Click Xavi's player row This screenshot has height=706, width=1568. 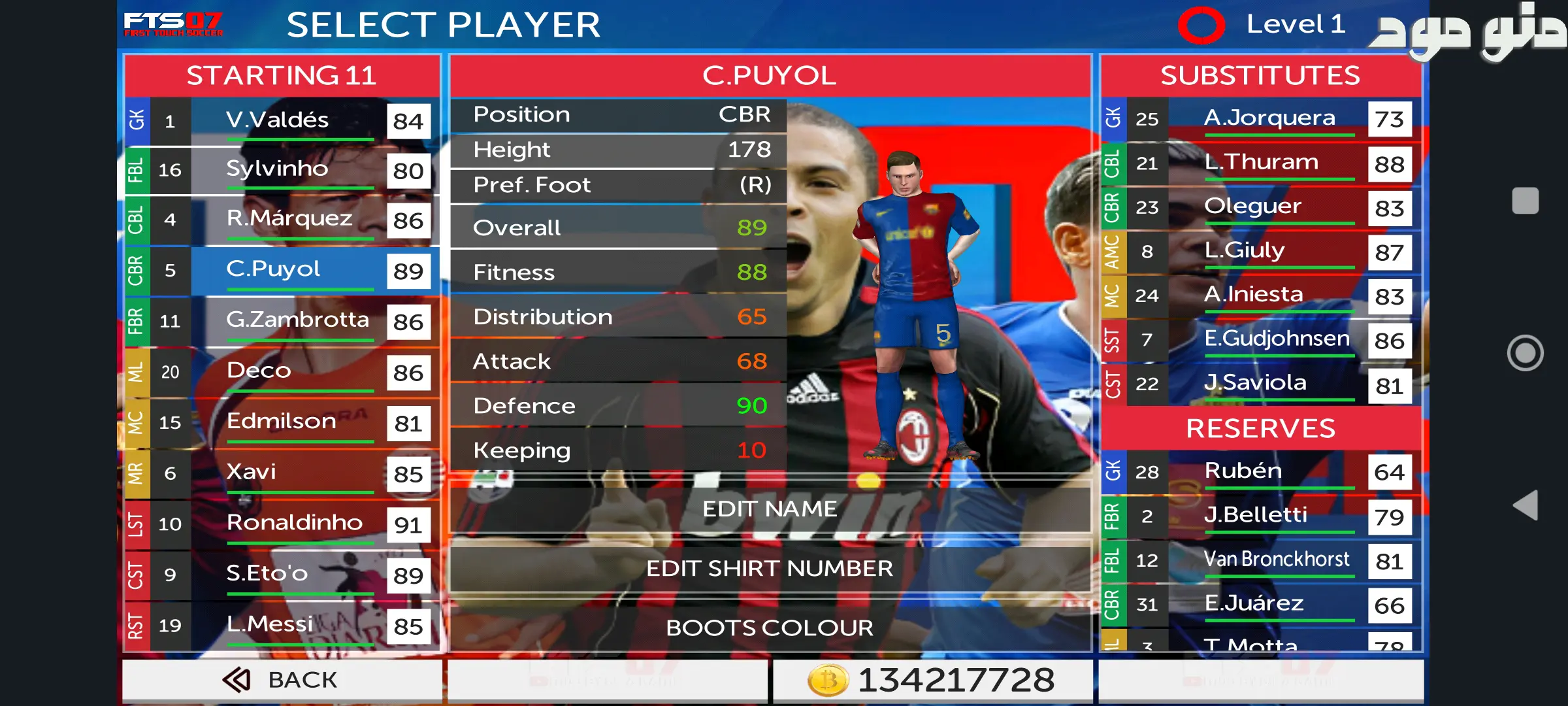click(x=281, y=473)
